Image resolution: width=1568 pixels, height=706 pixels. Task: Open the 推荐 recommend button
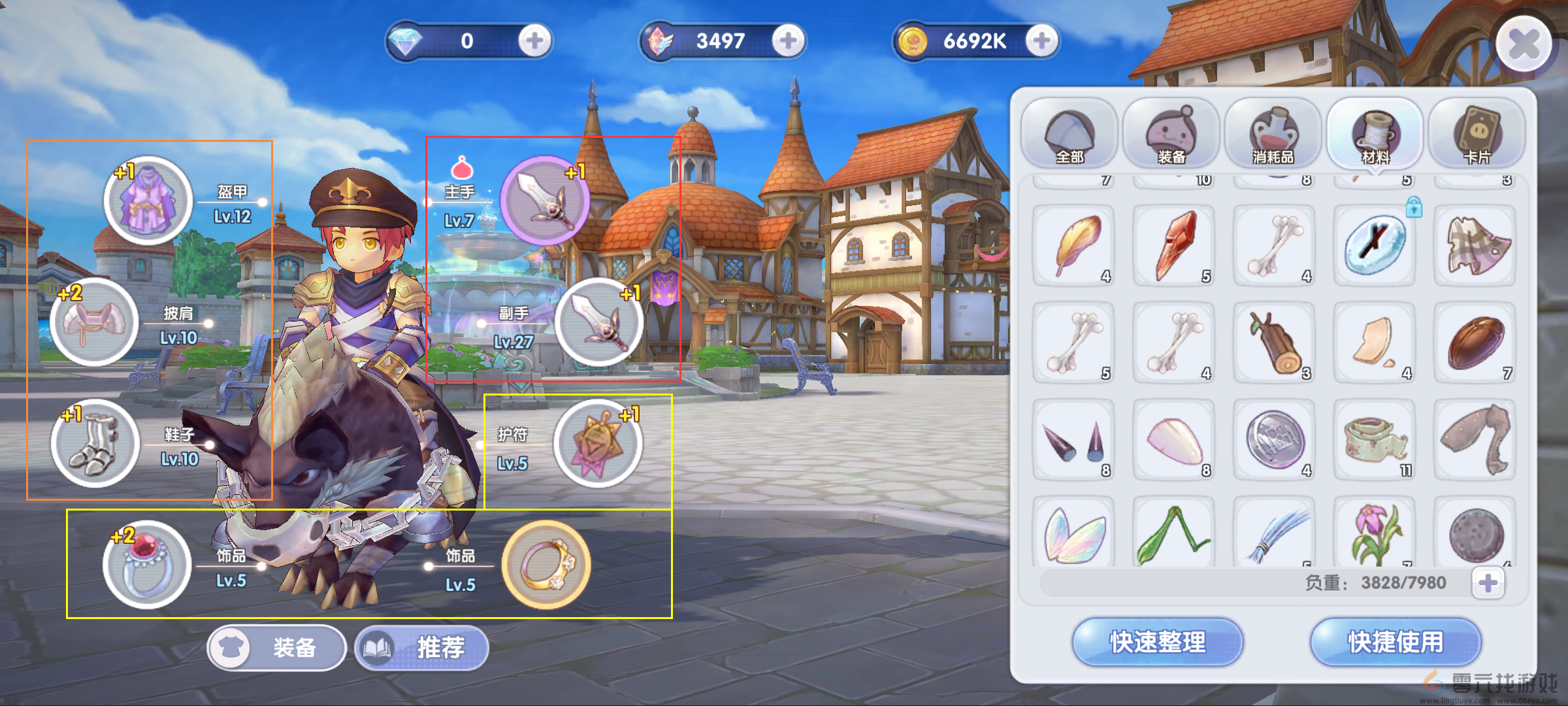(x=421, y=648)
